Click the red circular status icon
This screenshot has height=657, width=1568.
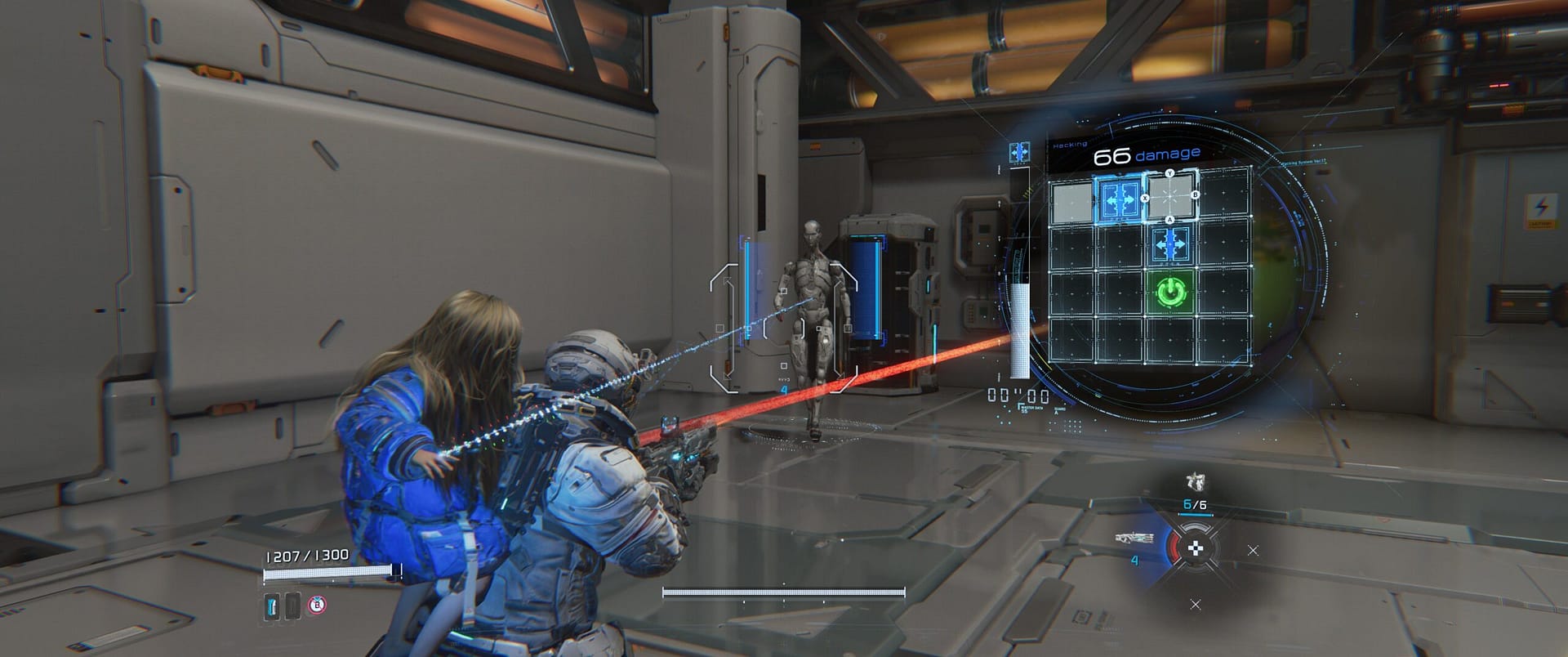coord(318,606)
